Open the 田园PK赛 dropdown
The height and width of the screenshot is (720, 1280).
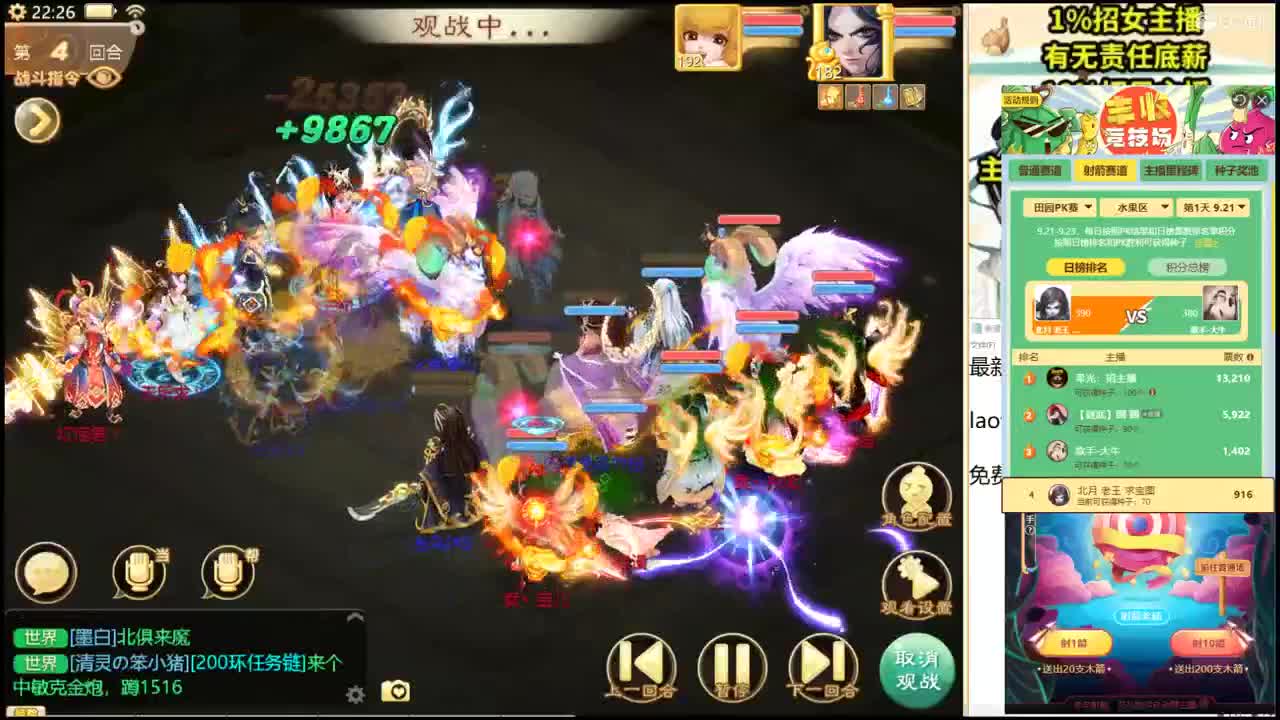(x=1059, y=207)
